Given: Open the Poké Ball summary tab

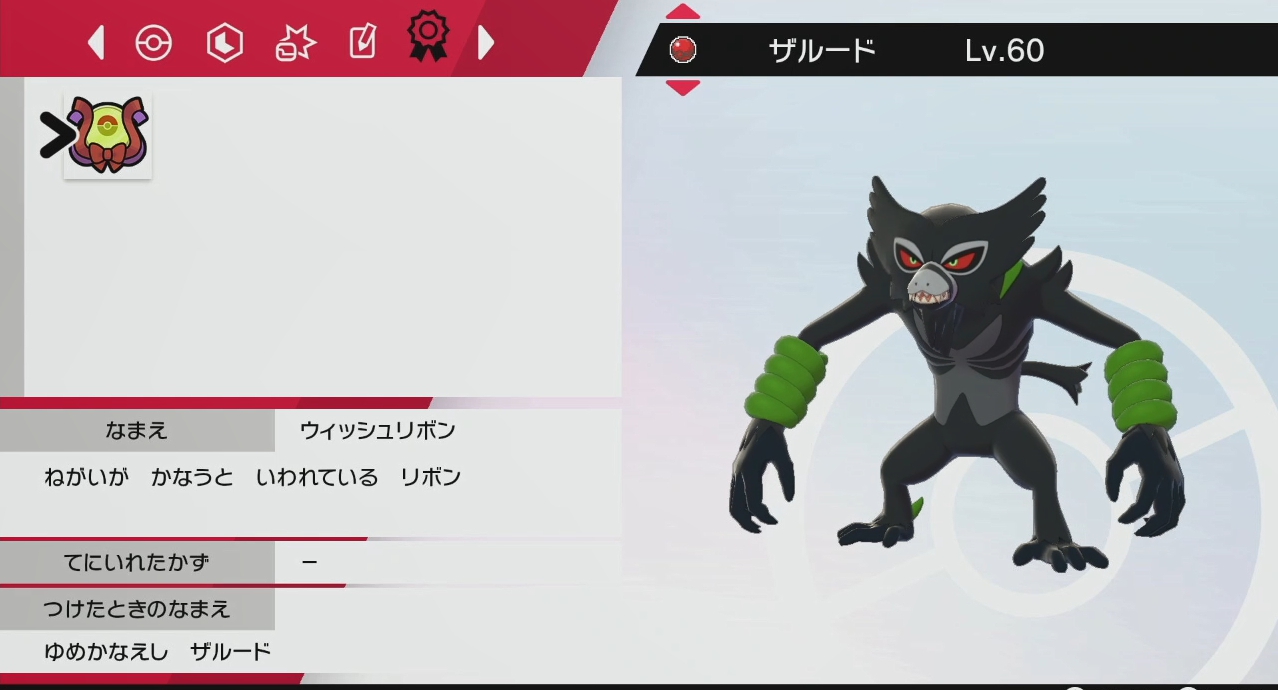Looking at the screenshot, I should [x=154, y=43].
